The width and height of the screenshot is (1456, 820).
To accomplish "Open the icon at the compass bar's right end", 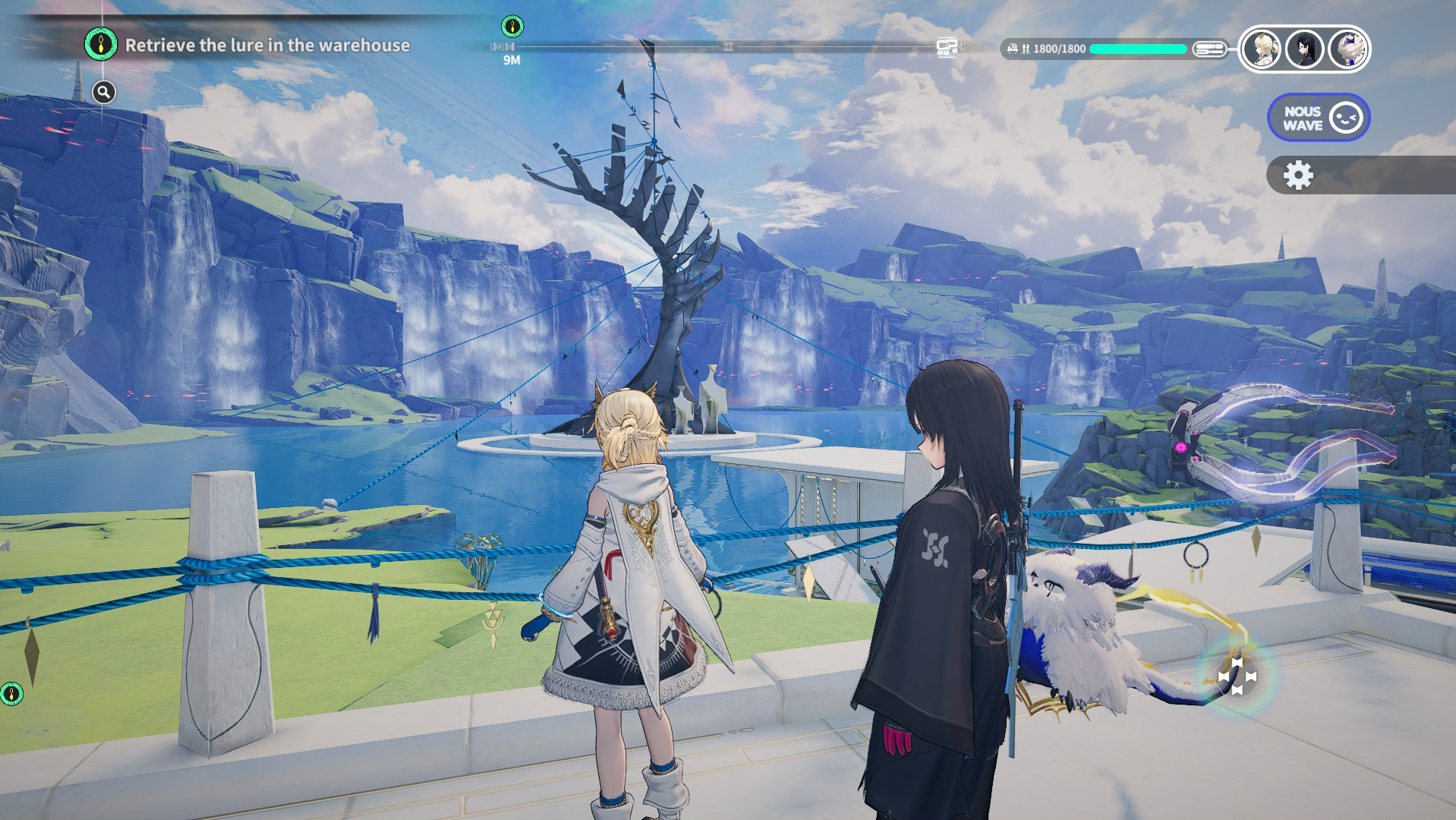I will coord(946,48).
